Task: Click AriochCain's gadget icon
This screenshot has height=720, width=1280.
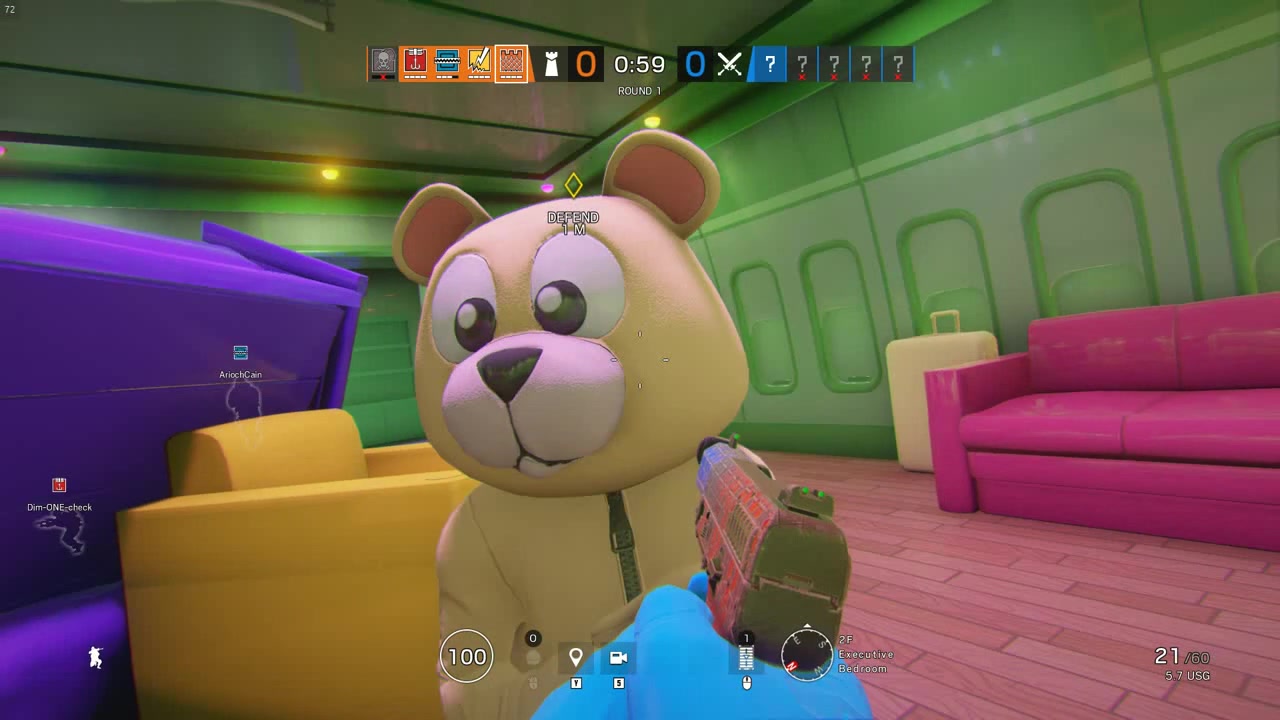Action: tap(240, 352)
